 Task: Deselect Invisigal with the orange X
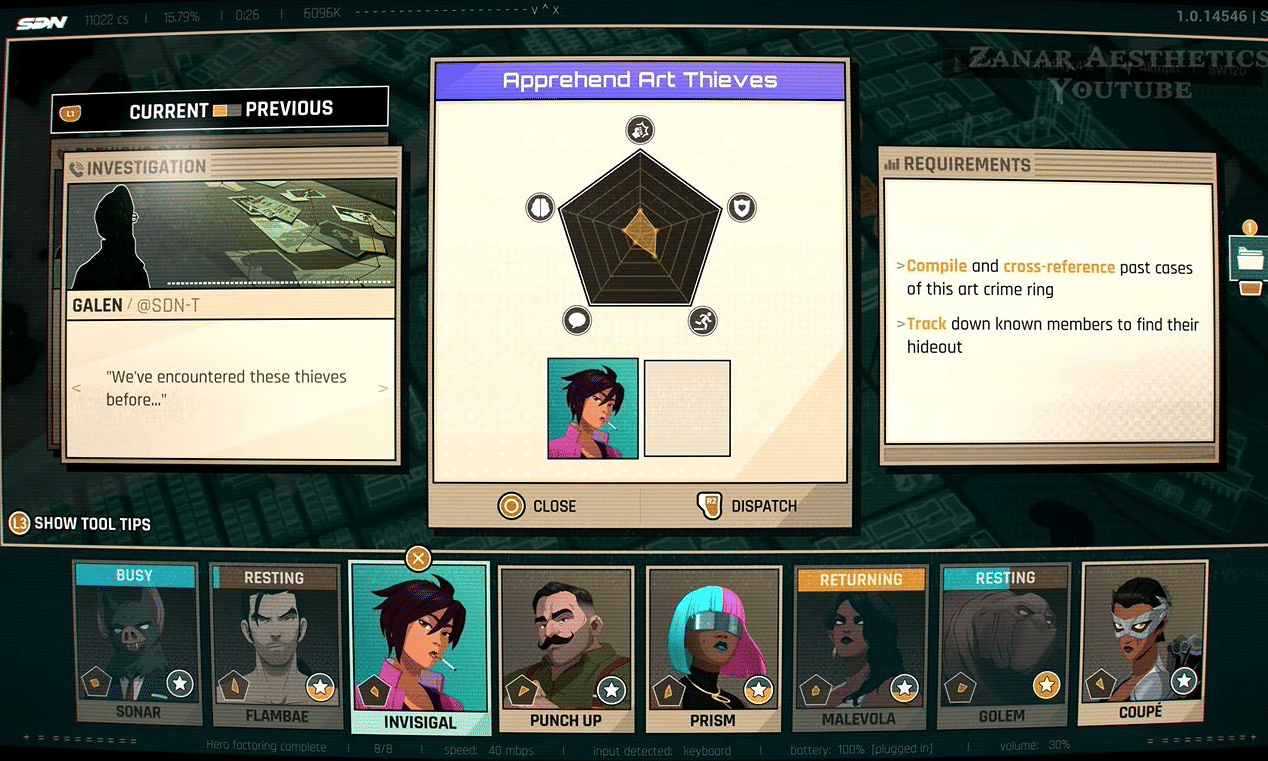(x=419, y=558)
